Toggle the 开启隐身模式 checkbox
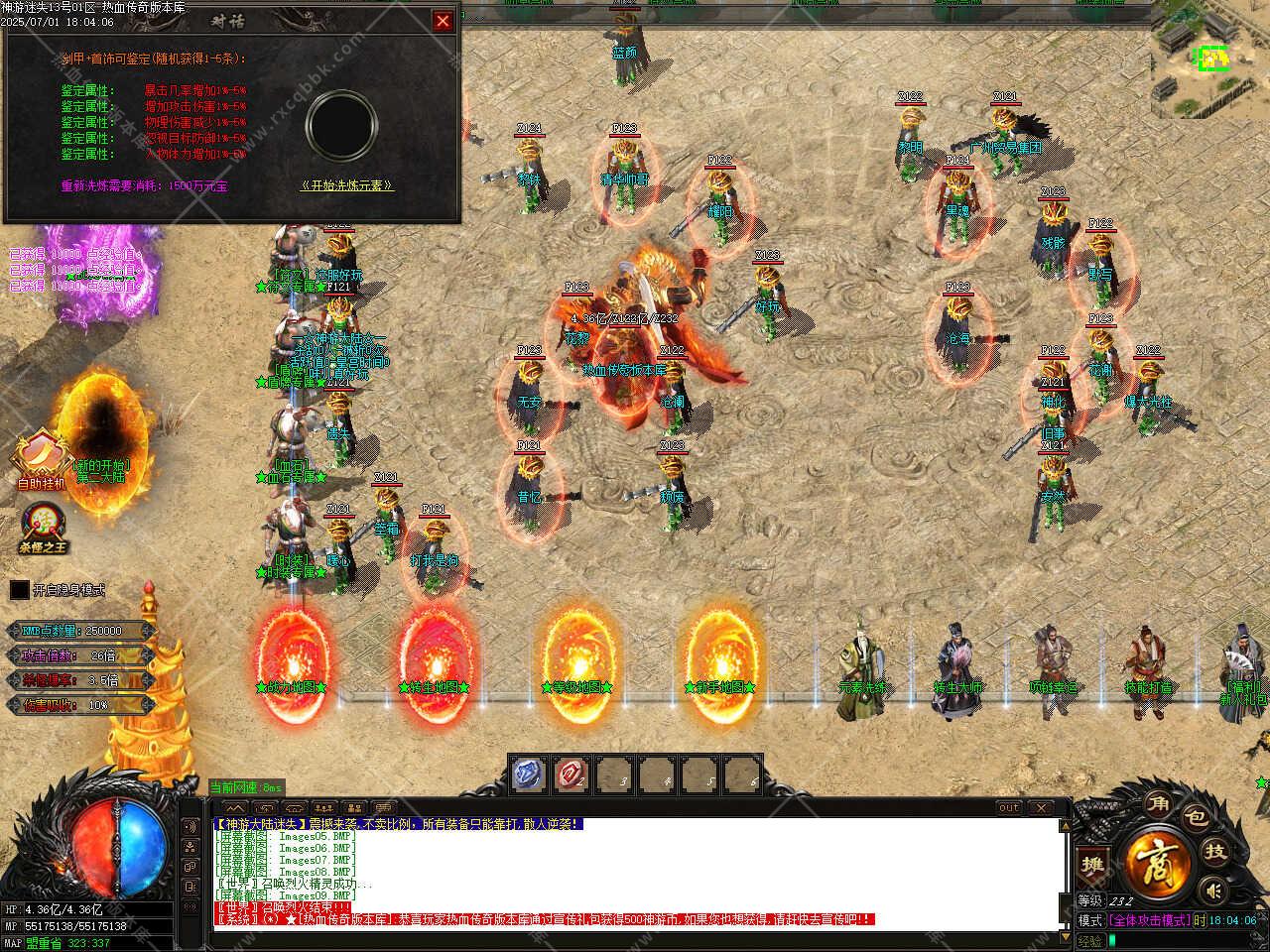 pyautogui.click(x=20, y=590)
